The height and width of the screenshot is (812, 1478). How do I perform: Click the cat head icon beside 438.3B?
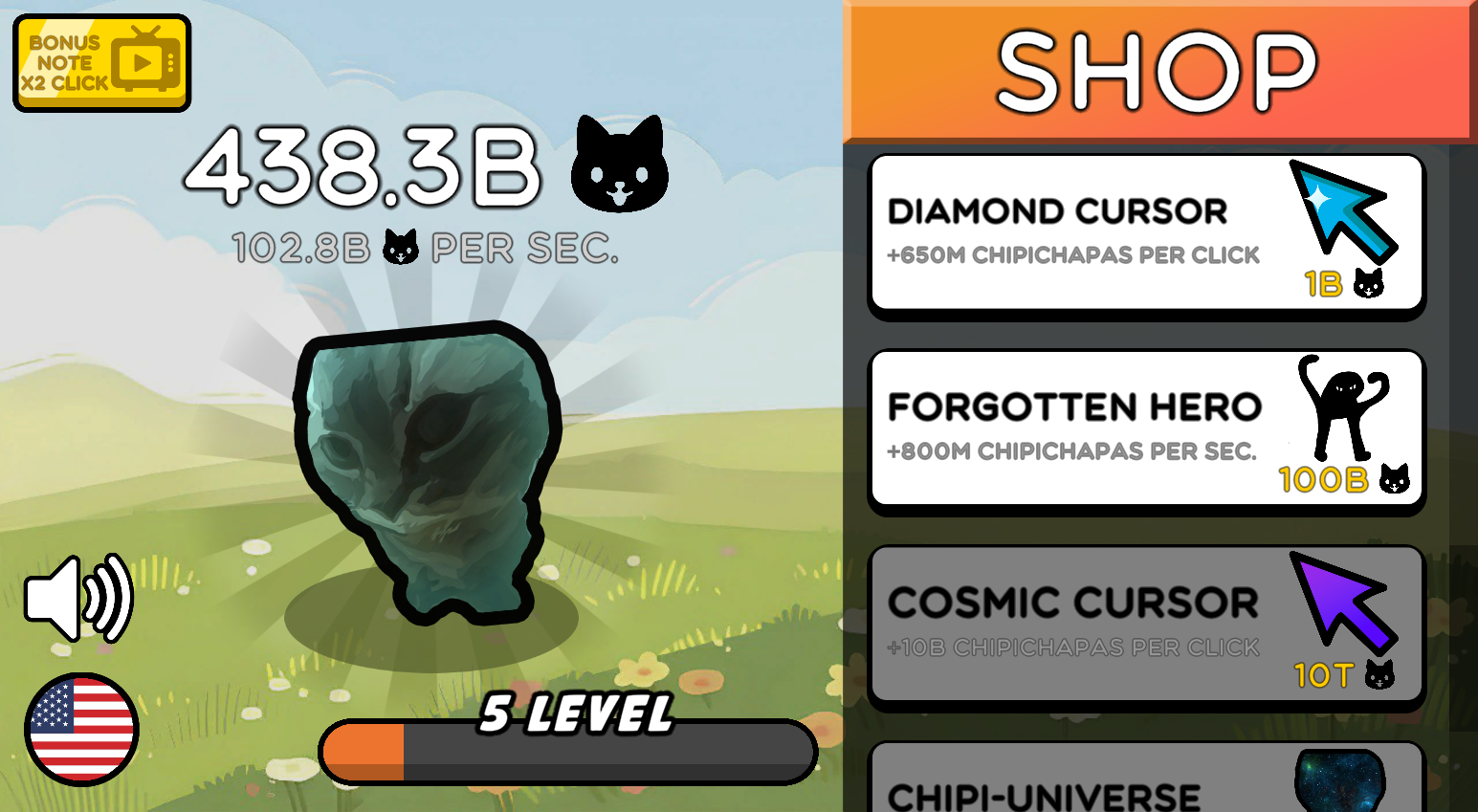(x=620, y=163)
